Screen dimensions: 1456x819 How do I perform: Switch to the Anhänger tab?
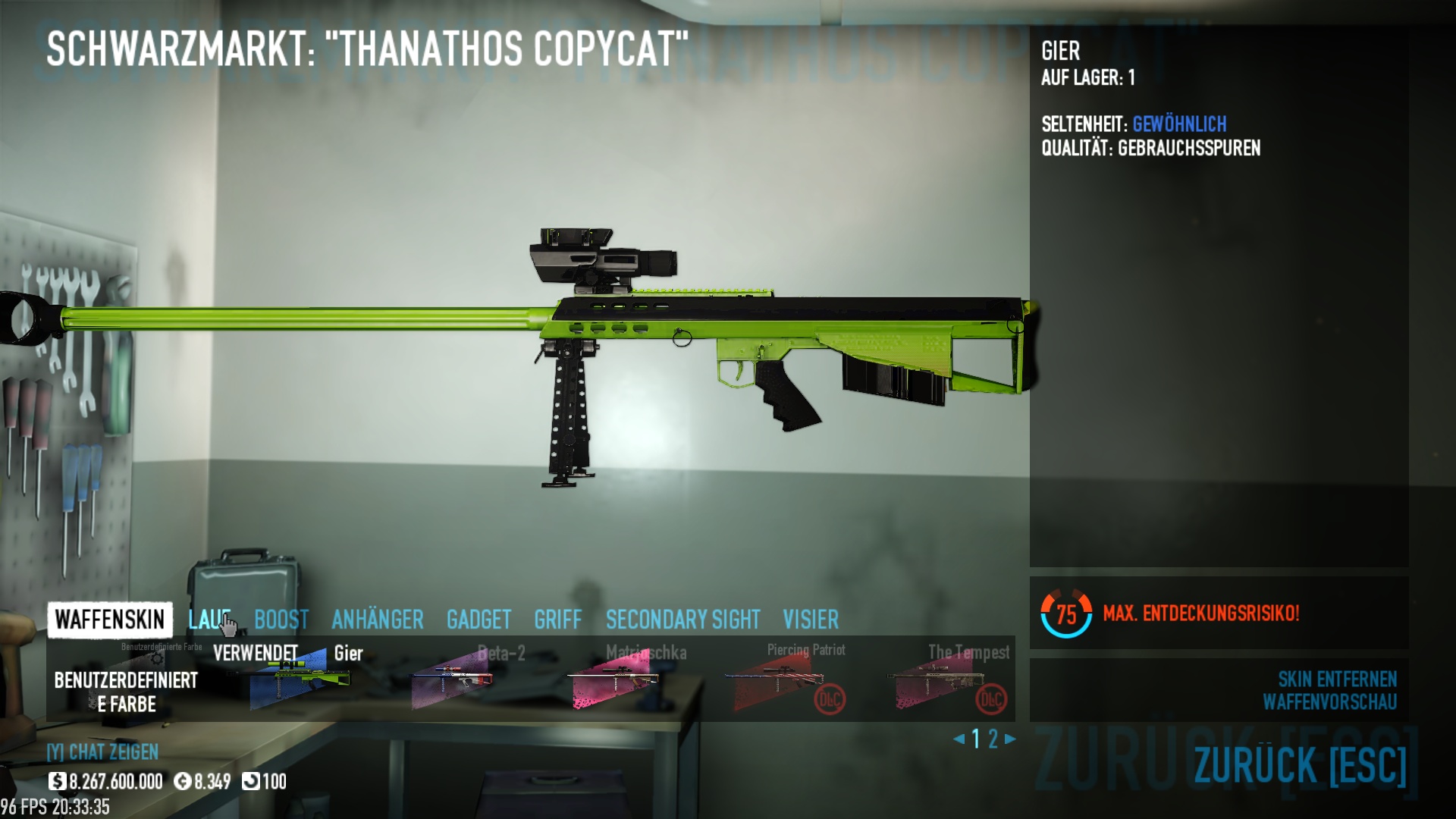click(x=378, y=620)
